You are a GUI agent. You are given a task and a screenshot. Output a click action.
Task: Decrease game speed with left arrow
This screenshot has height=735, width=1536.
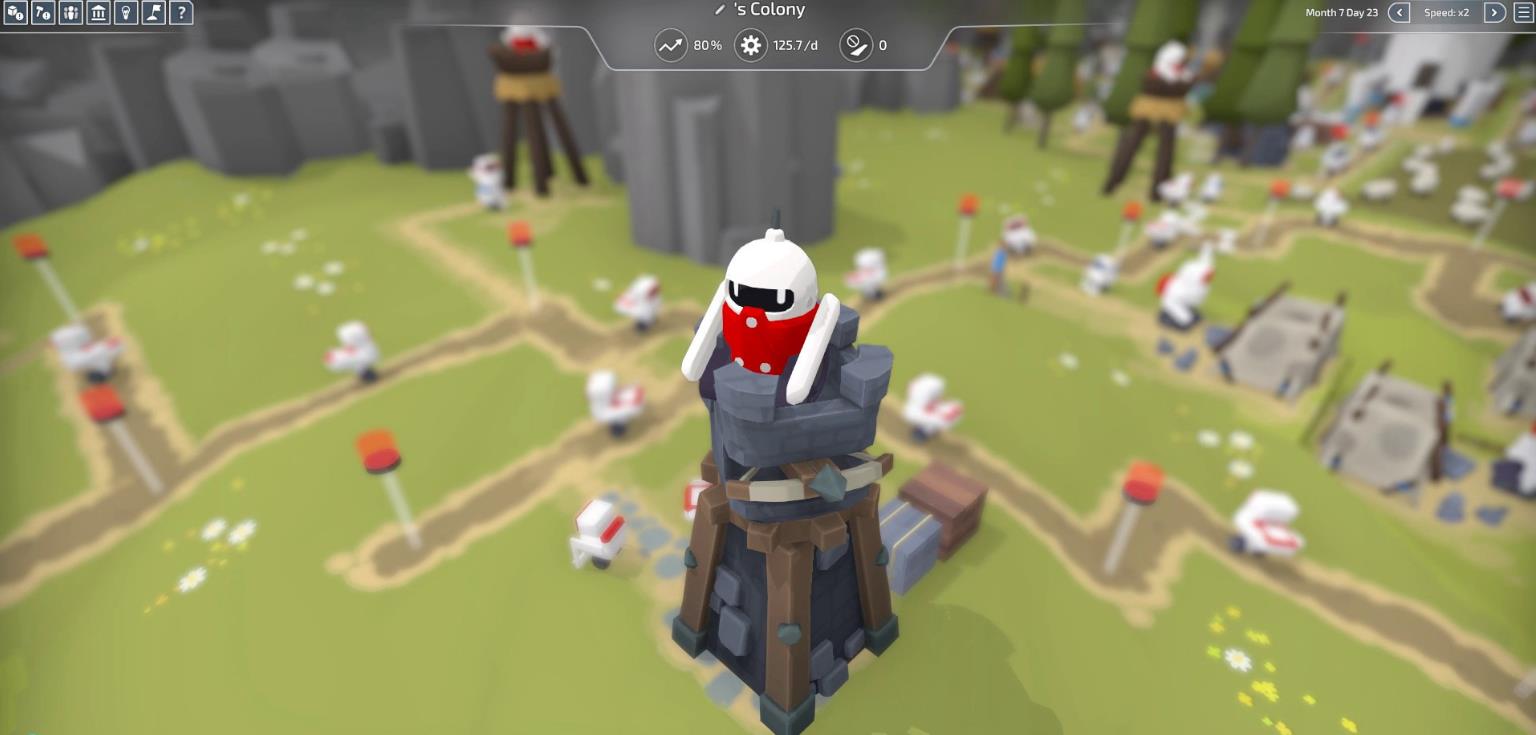1400,13
